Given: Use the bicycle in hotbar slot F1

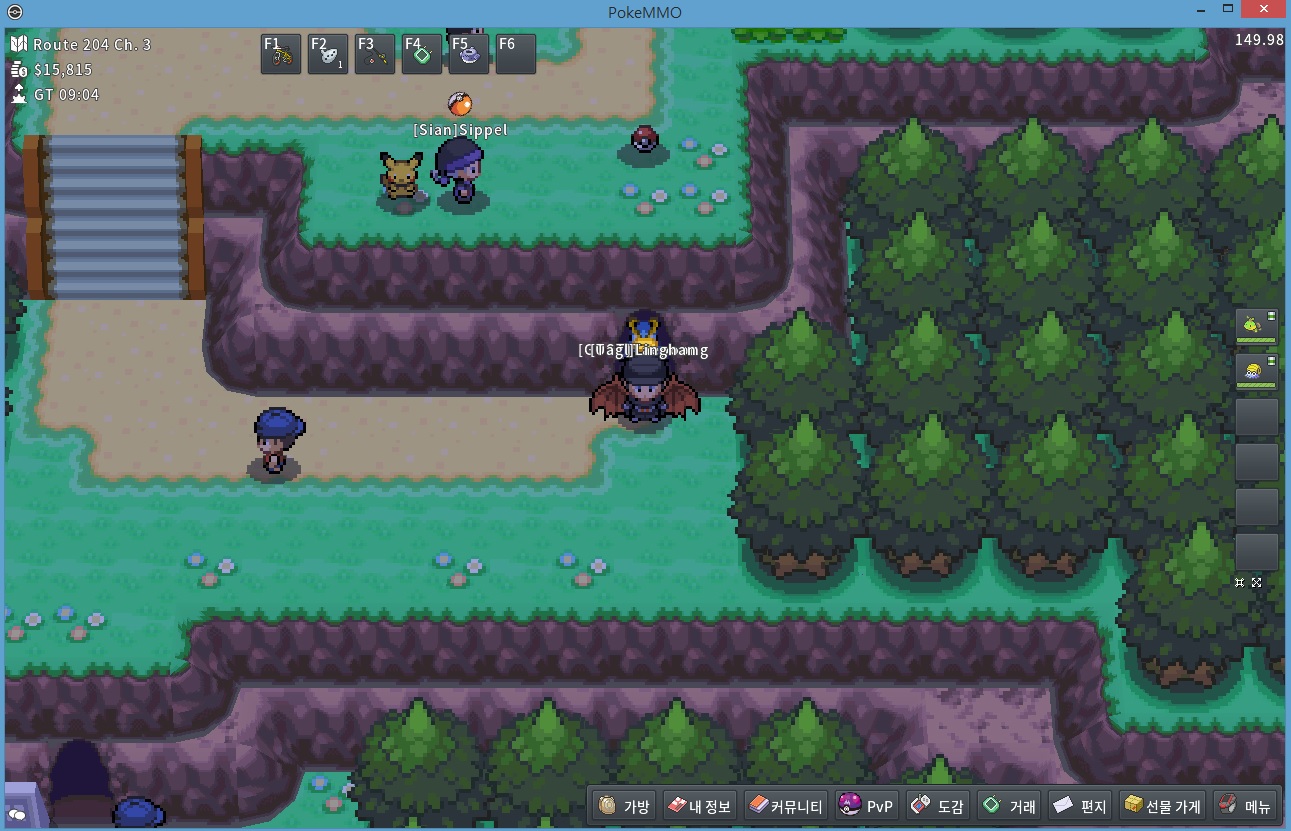Looking at the screenshot, I should (281, 55).
